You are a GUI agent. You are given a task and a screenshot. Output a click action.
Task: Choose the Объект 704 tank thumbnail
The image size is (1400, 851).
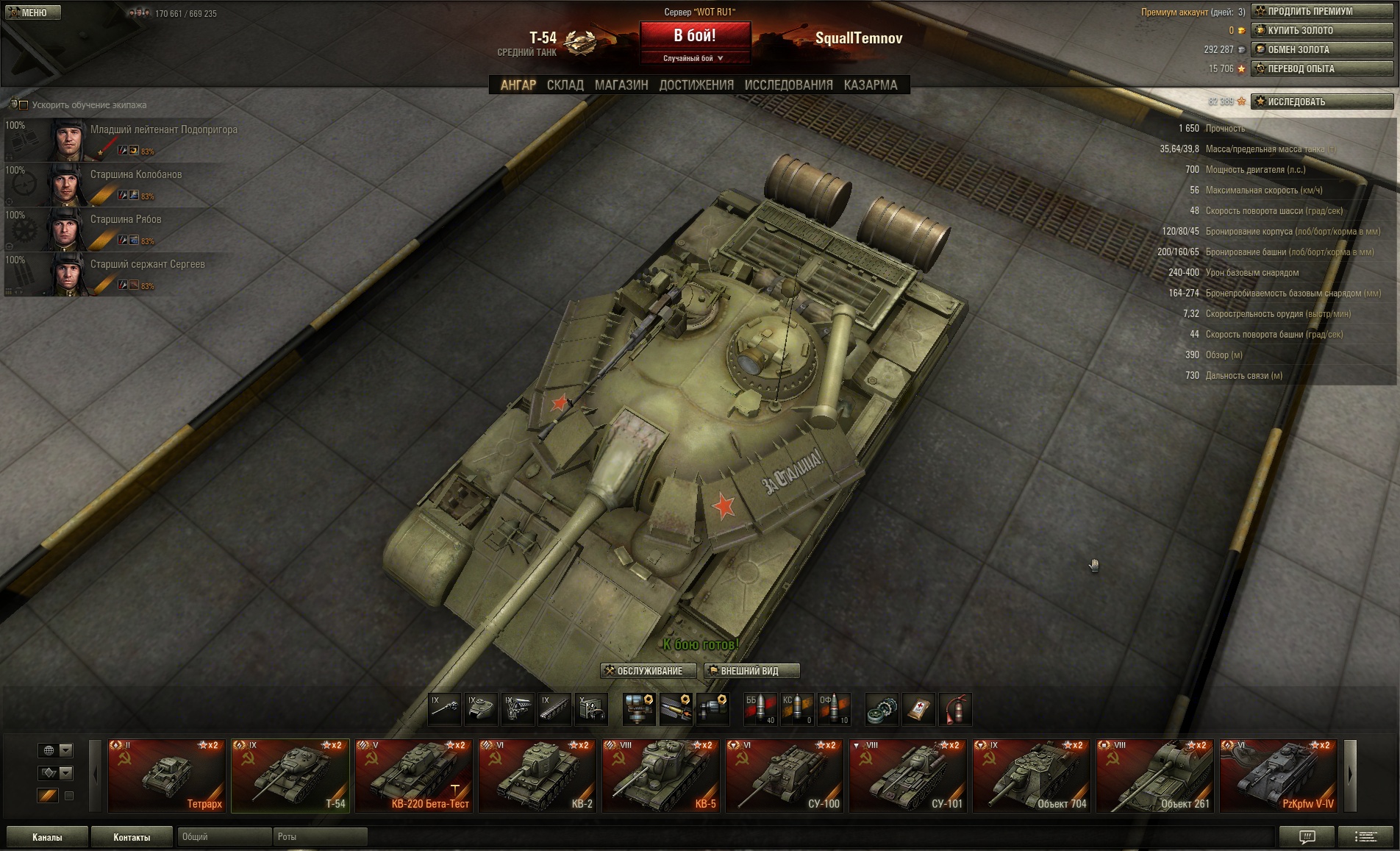[x=1031, y=775]
